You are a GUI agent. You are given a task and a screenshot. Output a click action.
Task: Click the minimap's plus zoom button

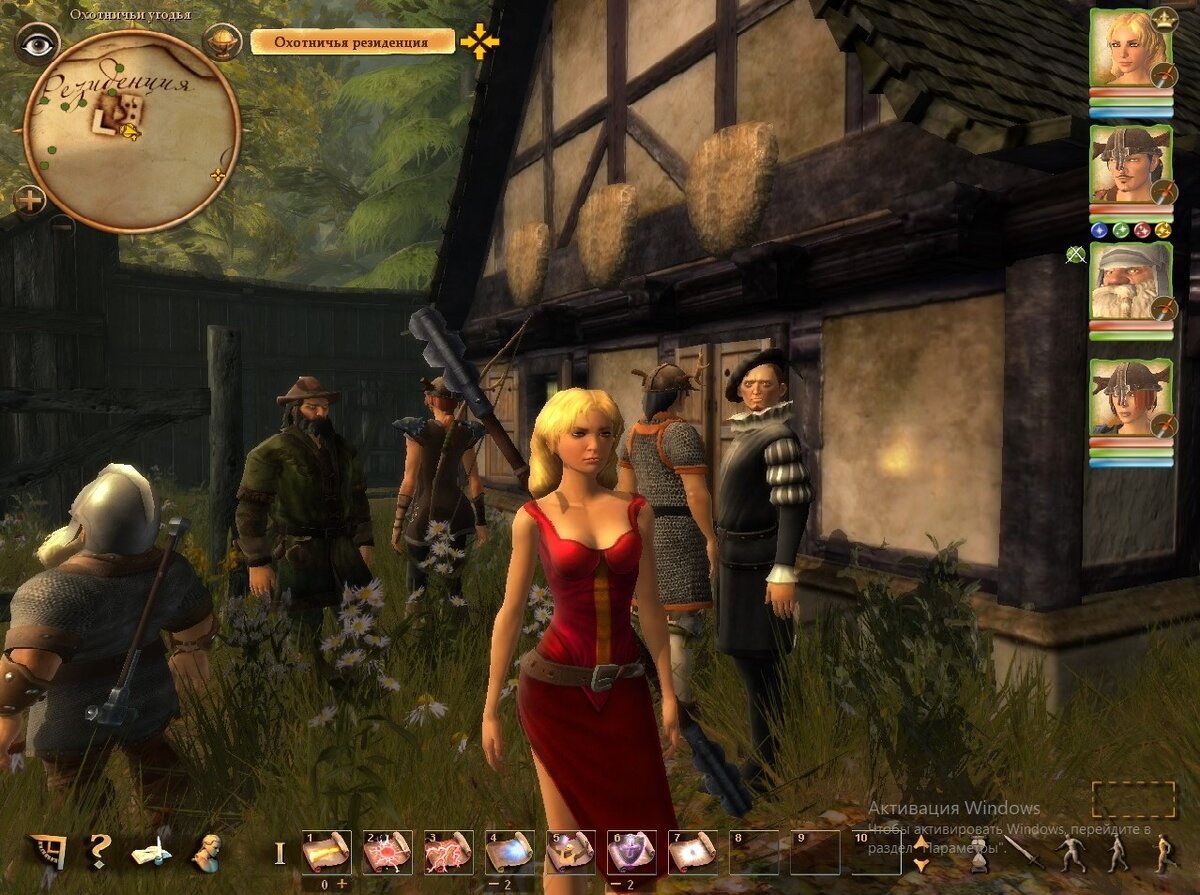30,201
